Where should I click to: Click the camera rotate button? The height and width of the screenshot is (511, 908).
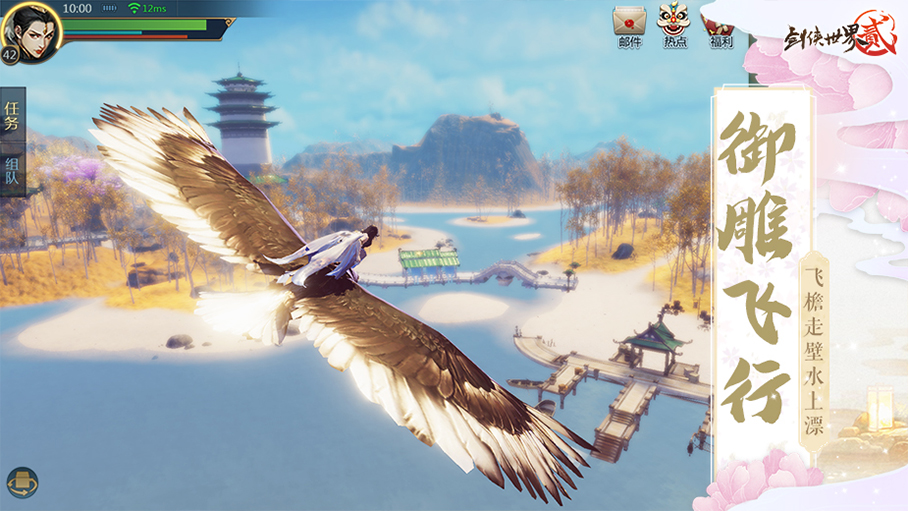coord(22,483)
